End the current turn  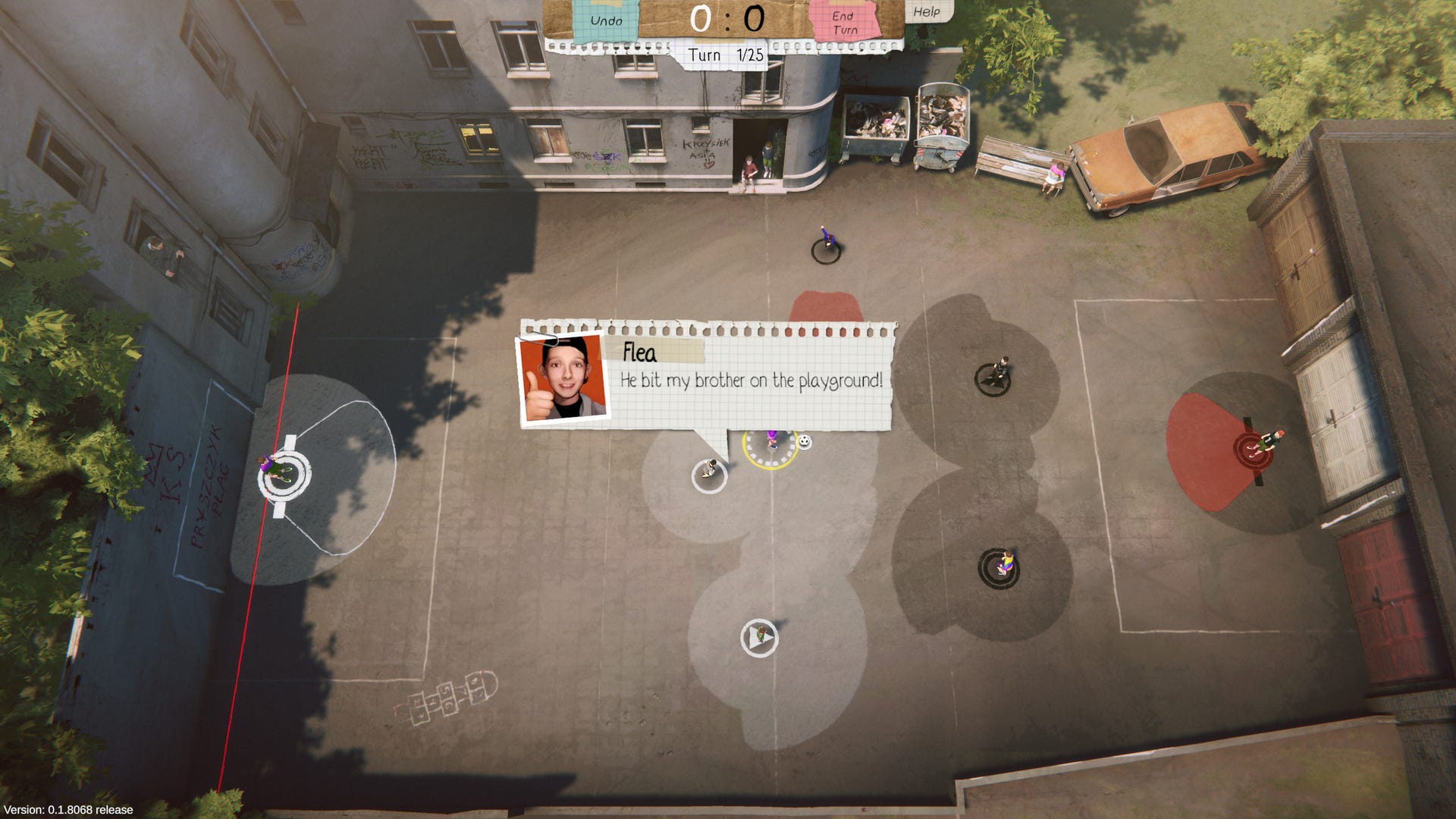(845, 23)
